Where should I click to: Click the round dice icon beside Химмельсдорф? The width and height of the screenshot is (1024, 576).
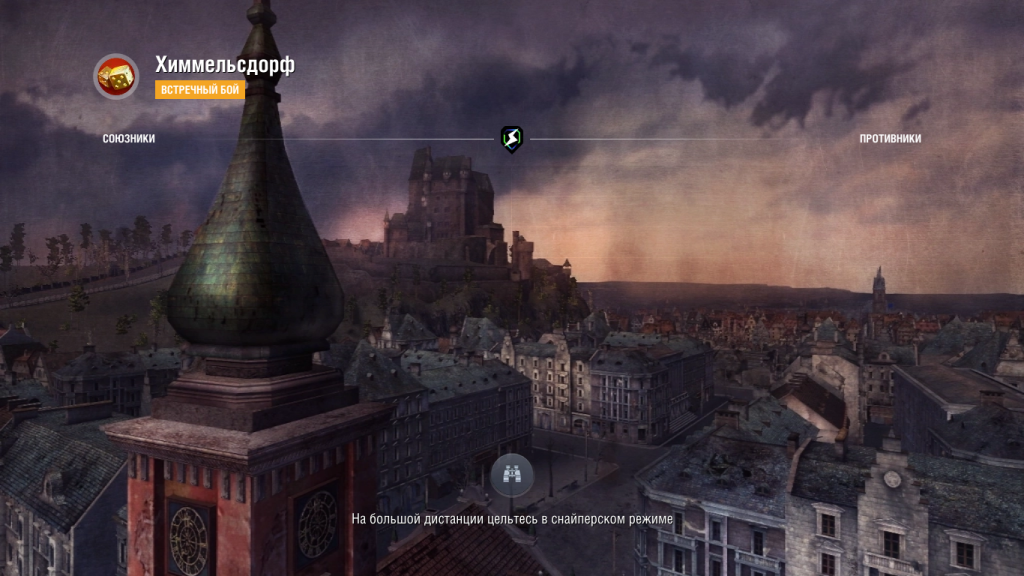(x=116, y=76)
